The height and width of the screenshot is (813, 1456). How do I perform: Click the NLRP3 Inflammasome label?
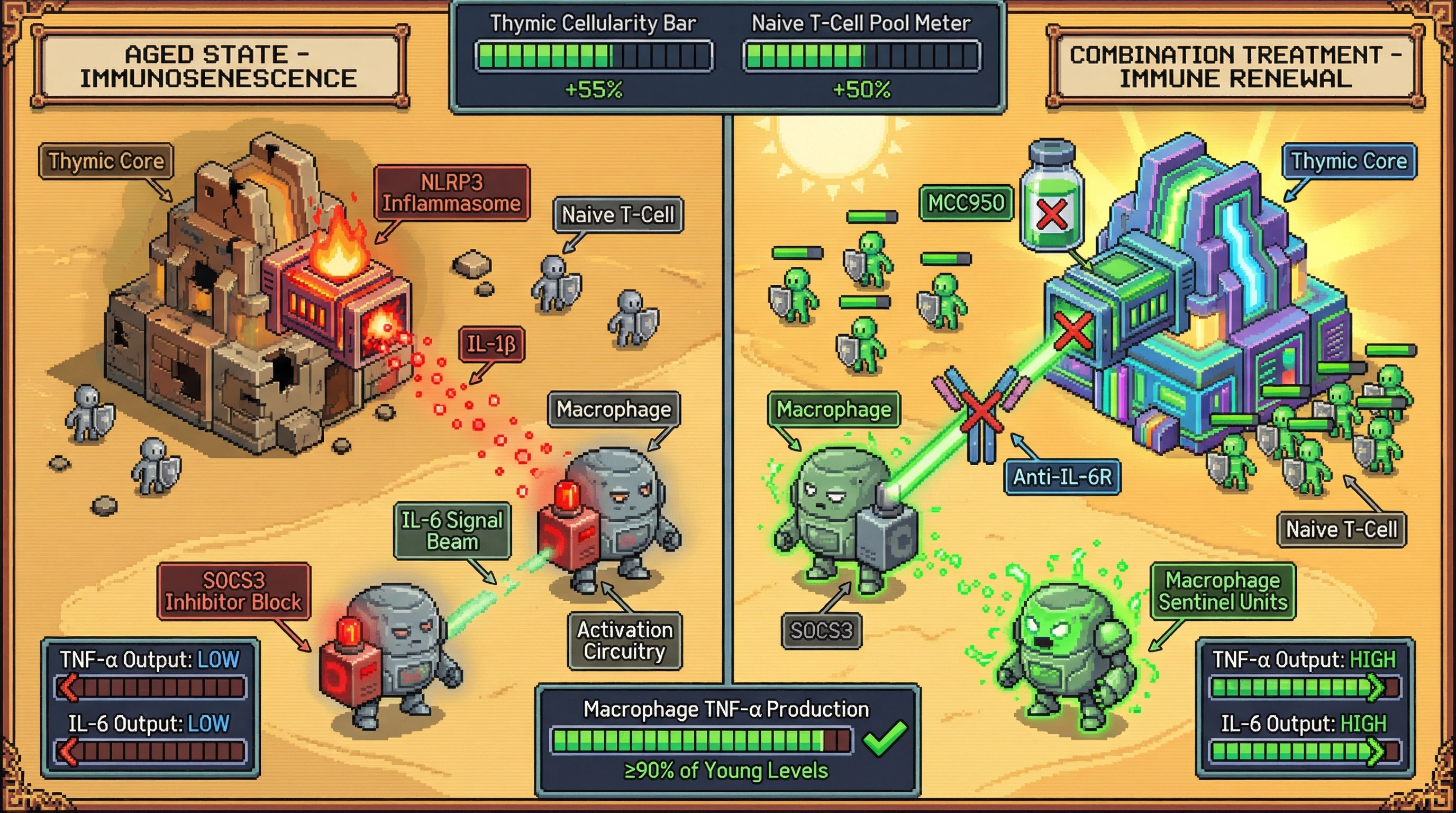(x=452, y=193)
